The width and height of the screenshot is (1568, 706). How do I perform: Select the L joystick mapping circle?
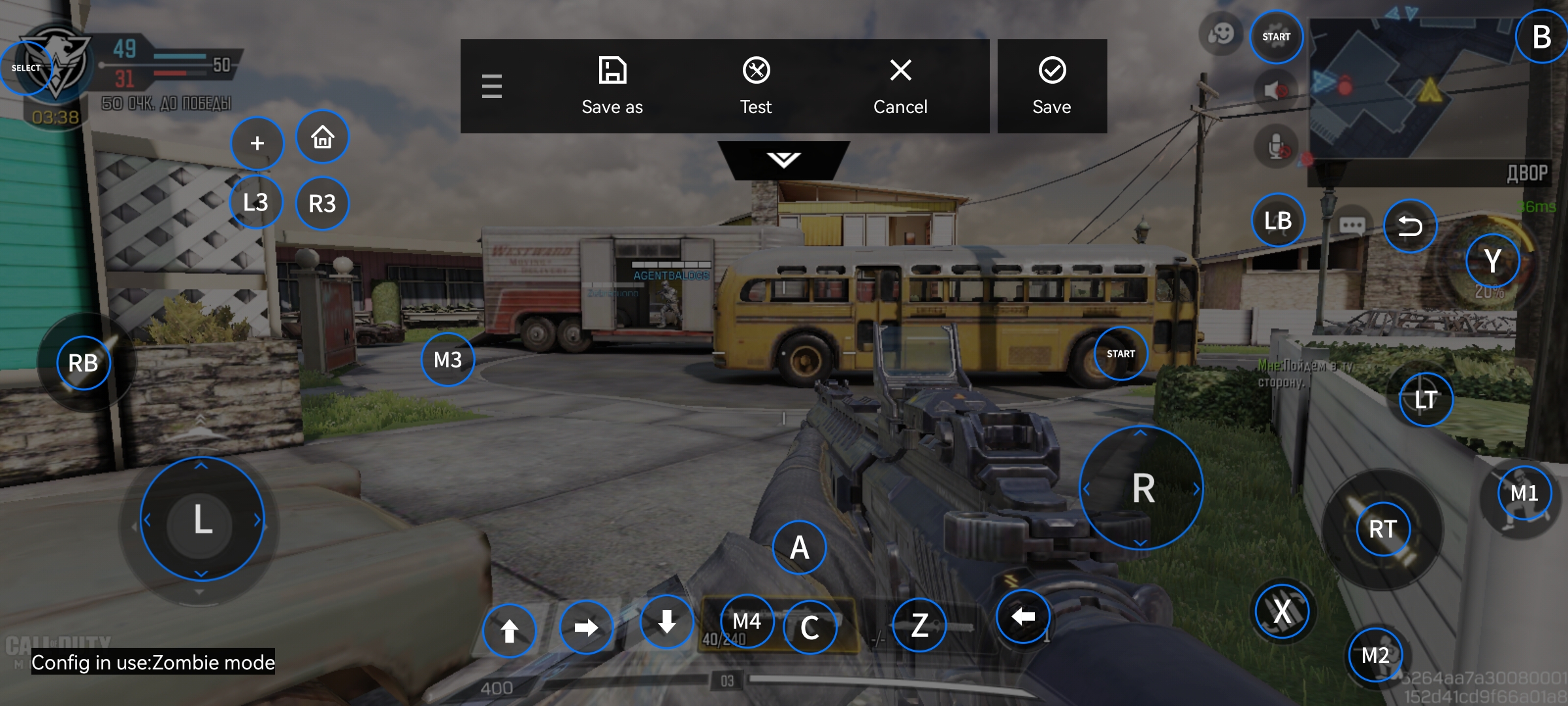point(202,520)
